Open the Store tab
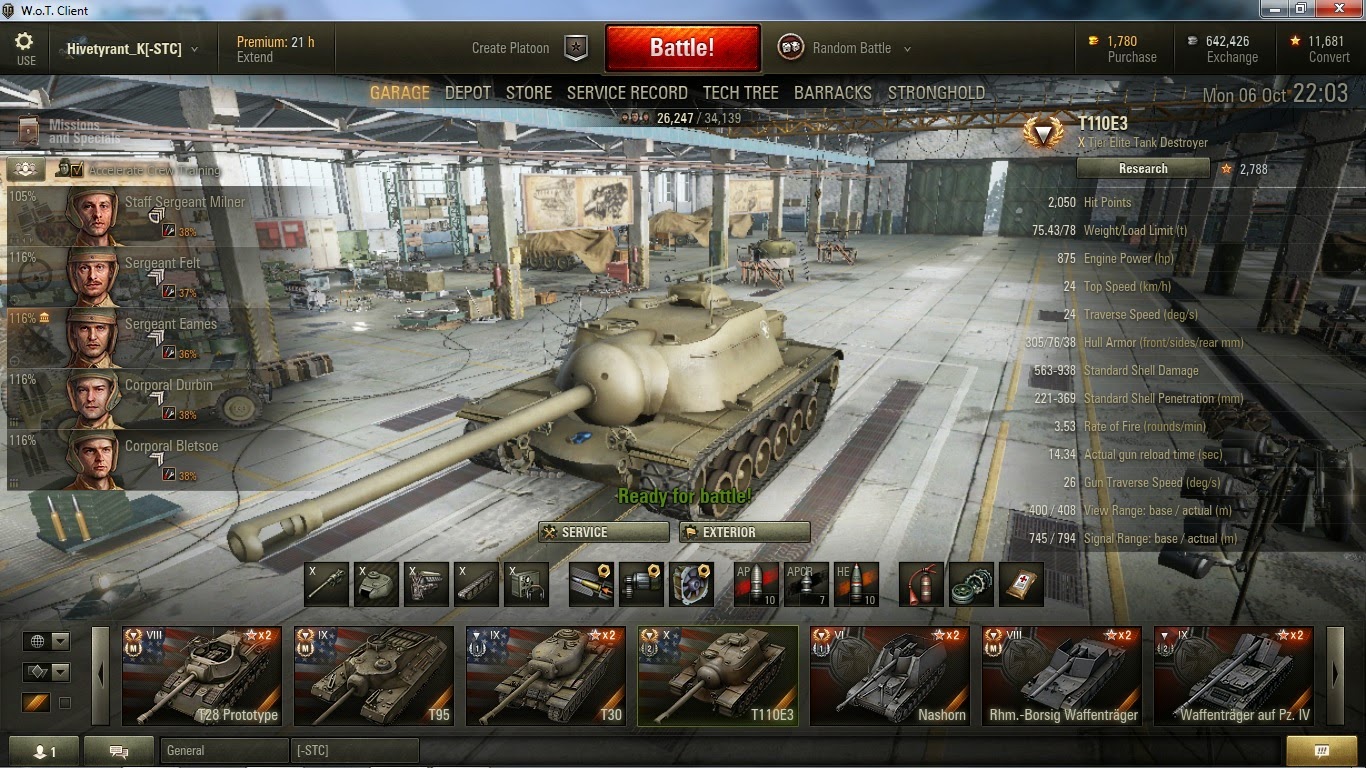Image resolution: width=1366 pixels, height=770 pixels. click(528, 93)
